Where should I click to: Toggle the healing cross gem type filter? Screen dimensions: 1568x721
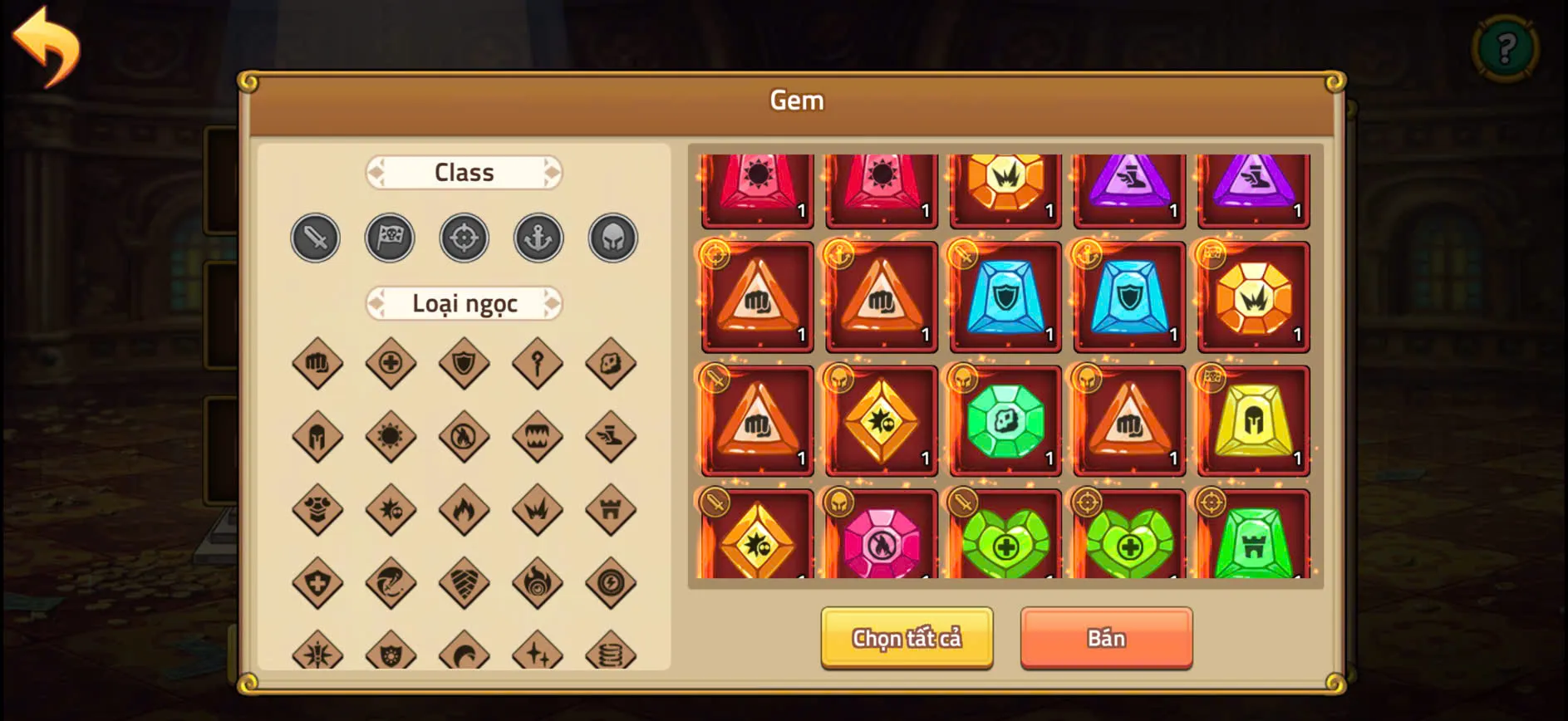pos(390,363)
